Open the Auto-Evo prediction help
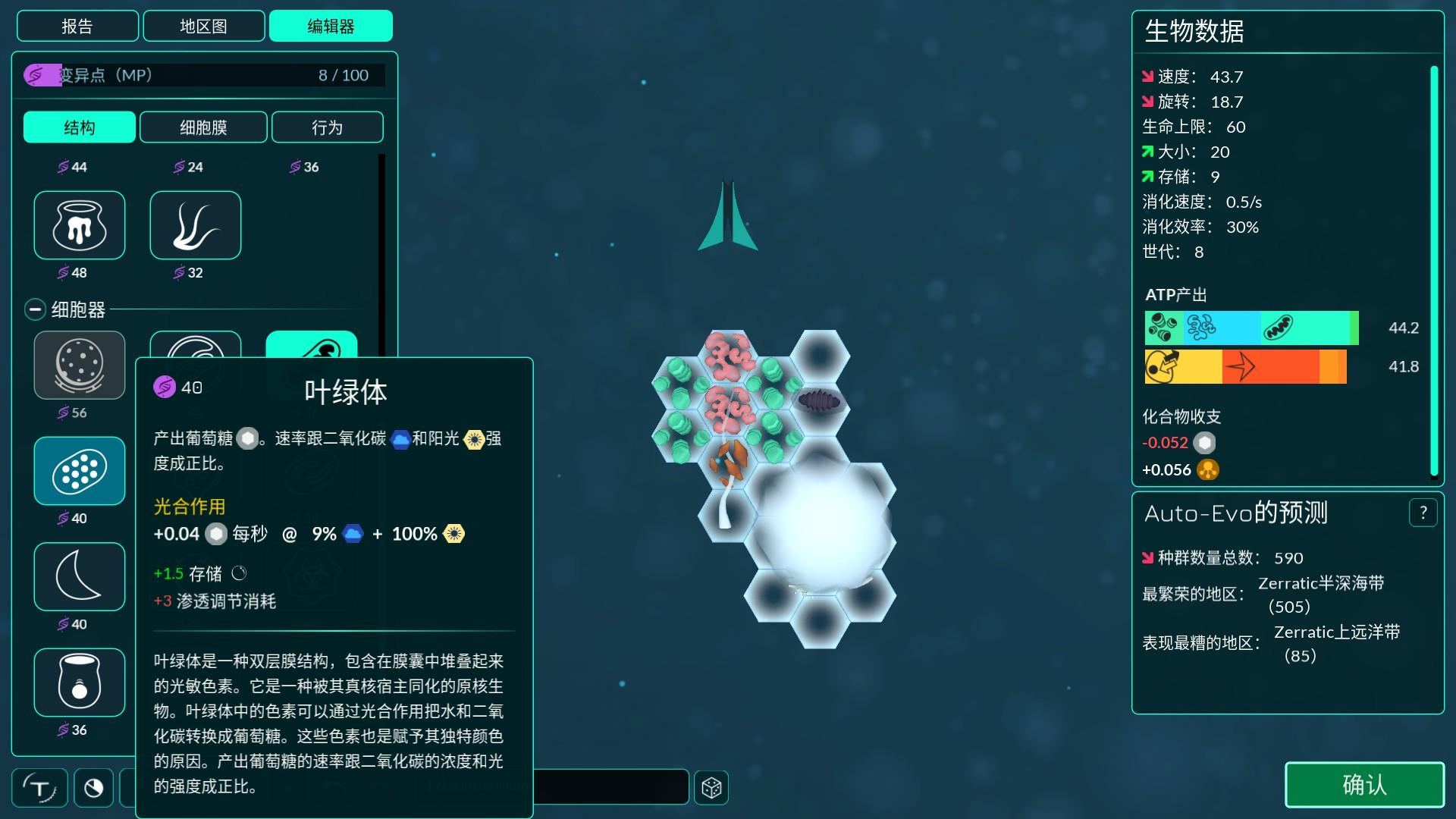 click(x=1423, y=513)
